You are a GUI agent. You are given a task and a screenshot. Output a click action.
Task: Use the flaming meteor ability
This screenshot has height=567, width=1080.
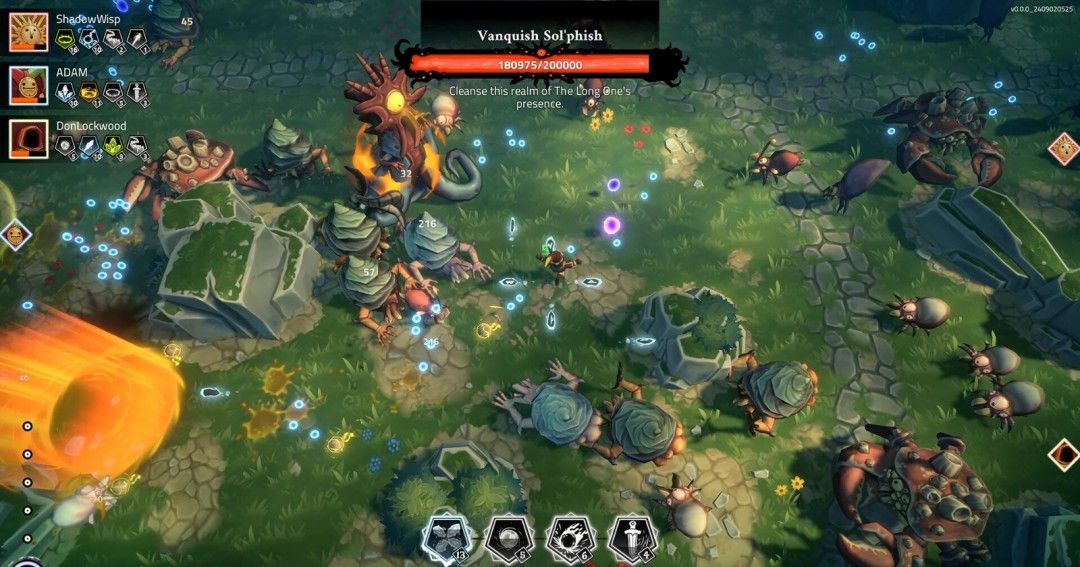571,538
